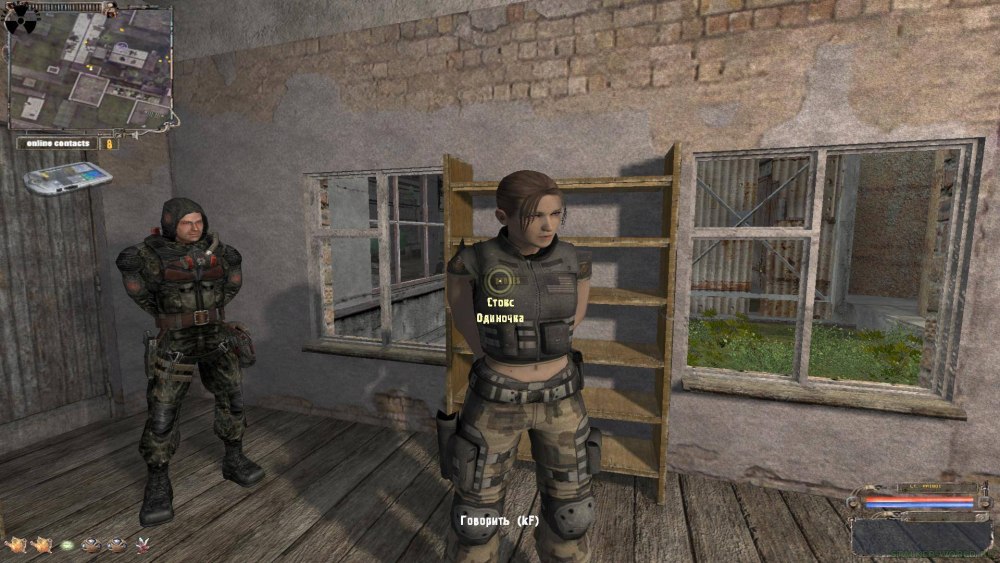The image size is (1000, 563).
Task: Open the online contacts list
Action: click(x=58, y=143)
